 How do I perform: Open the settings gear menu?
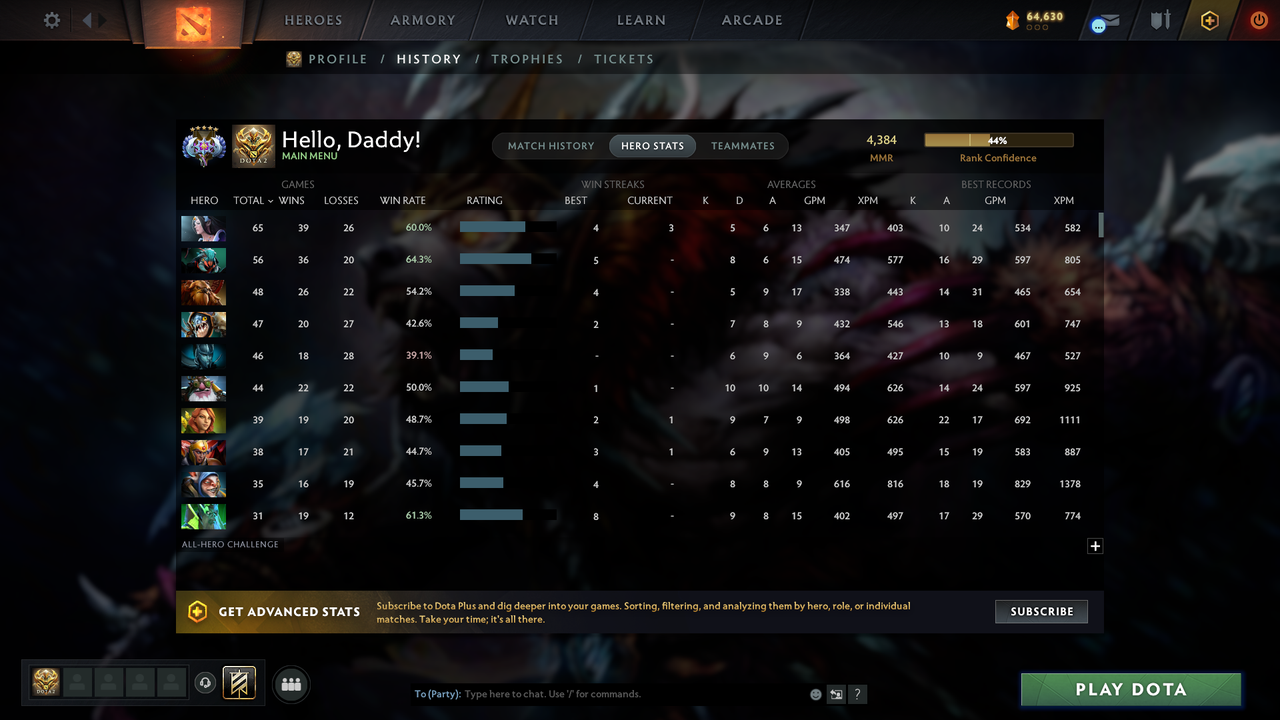point(51,19)
